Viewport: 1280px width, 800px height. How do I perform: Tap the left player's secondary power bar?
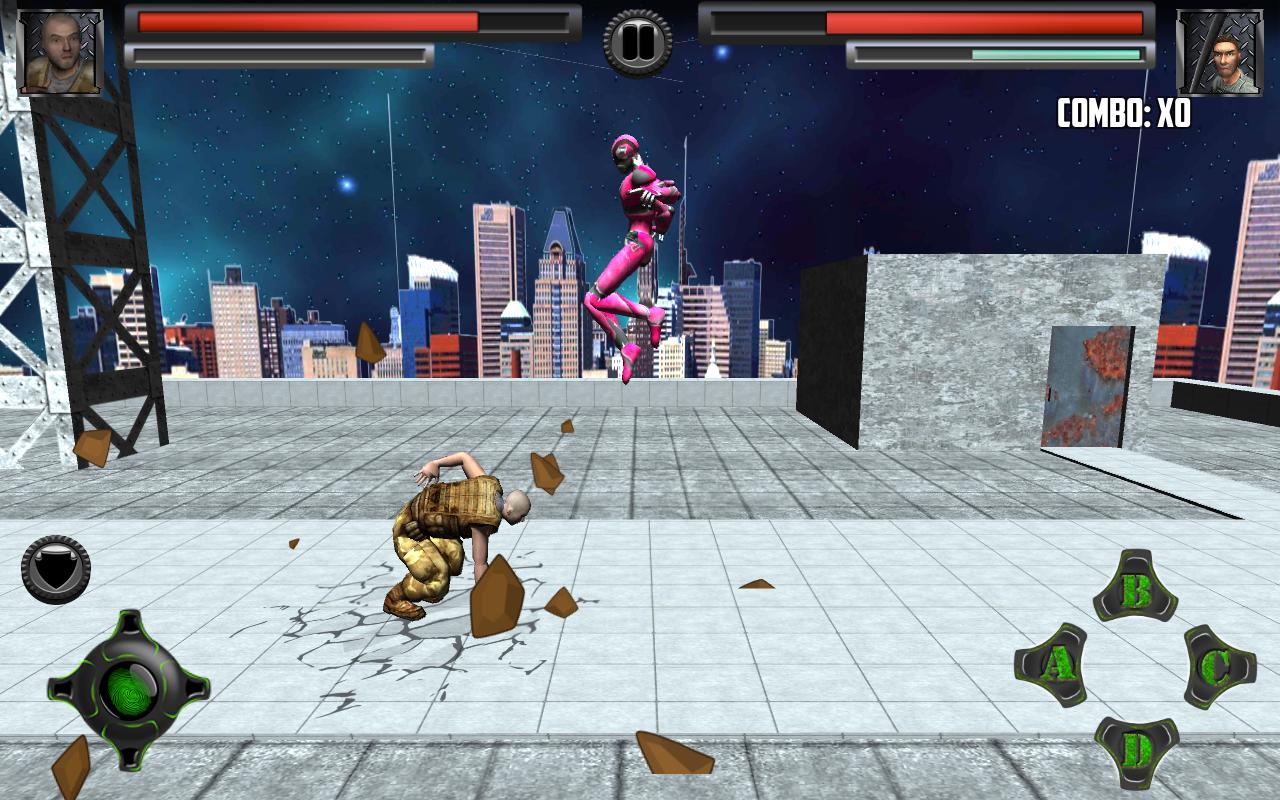click(x=280, y=55)
